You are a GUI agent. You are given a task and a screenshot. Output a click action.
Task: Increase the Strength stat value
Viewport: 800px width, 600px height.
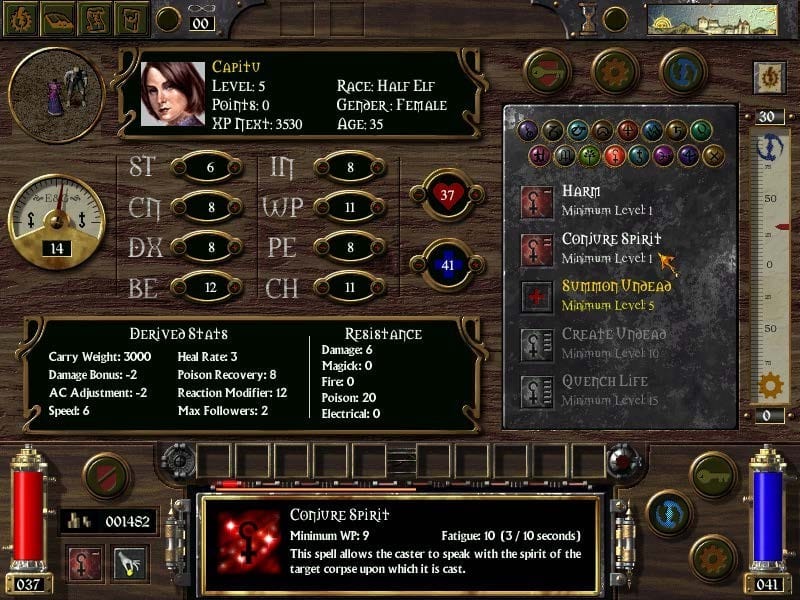tap(210, 168)
